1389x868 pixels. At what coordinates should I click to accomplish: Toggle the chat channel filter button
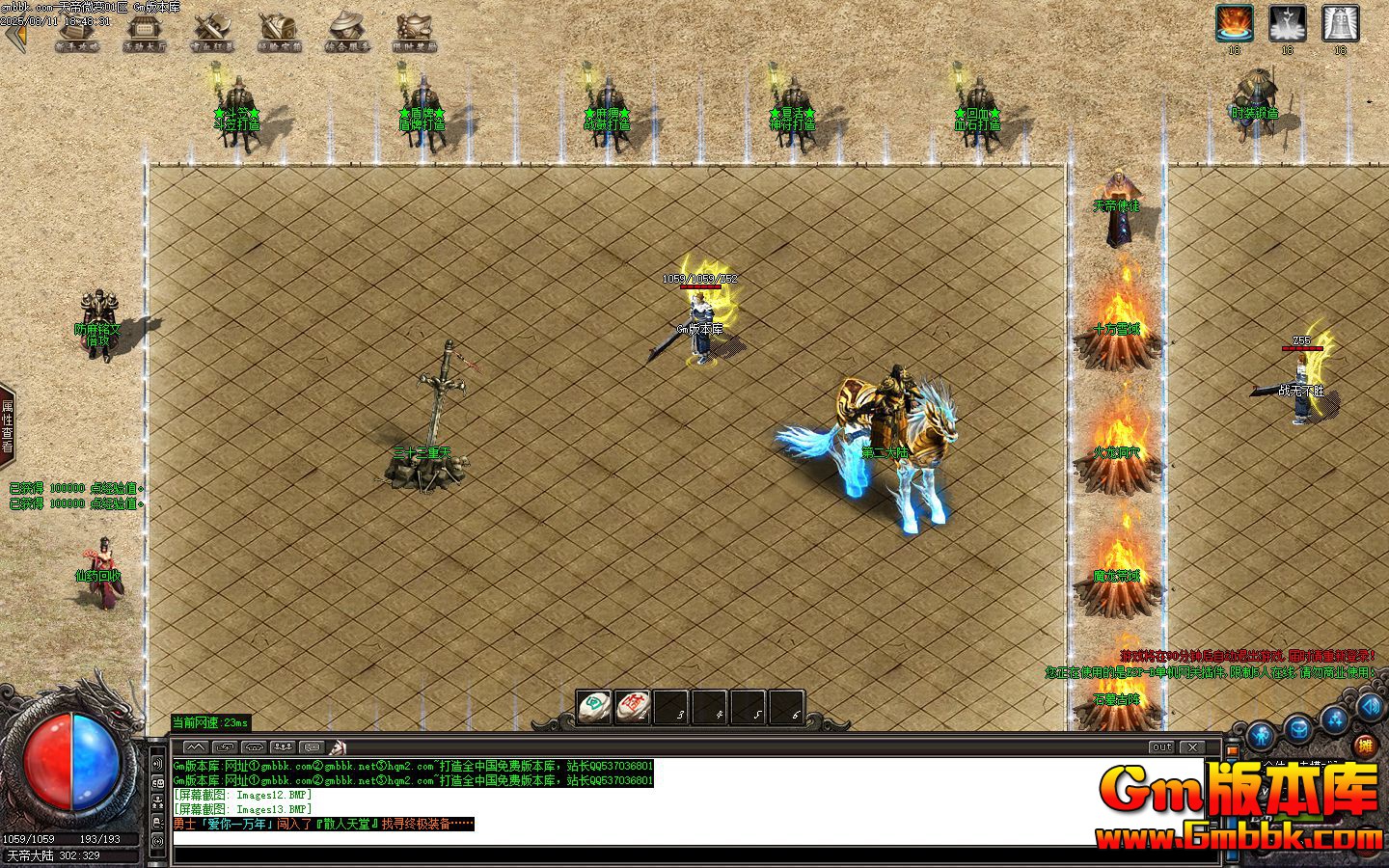[x=311, y=746]
